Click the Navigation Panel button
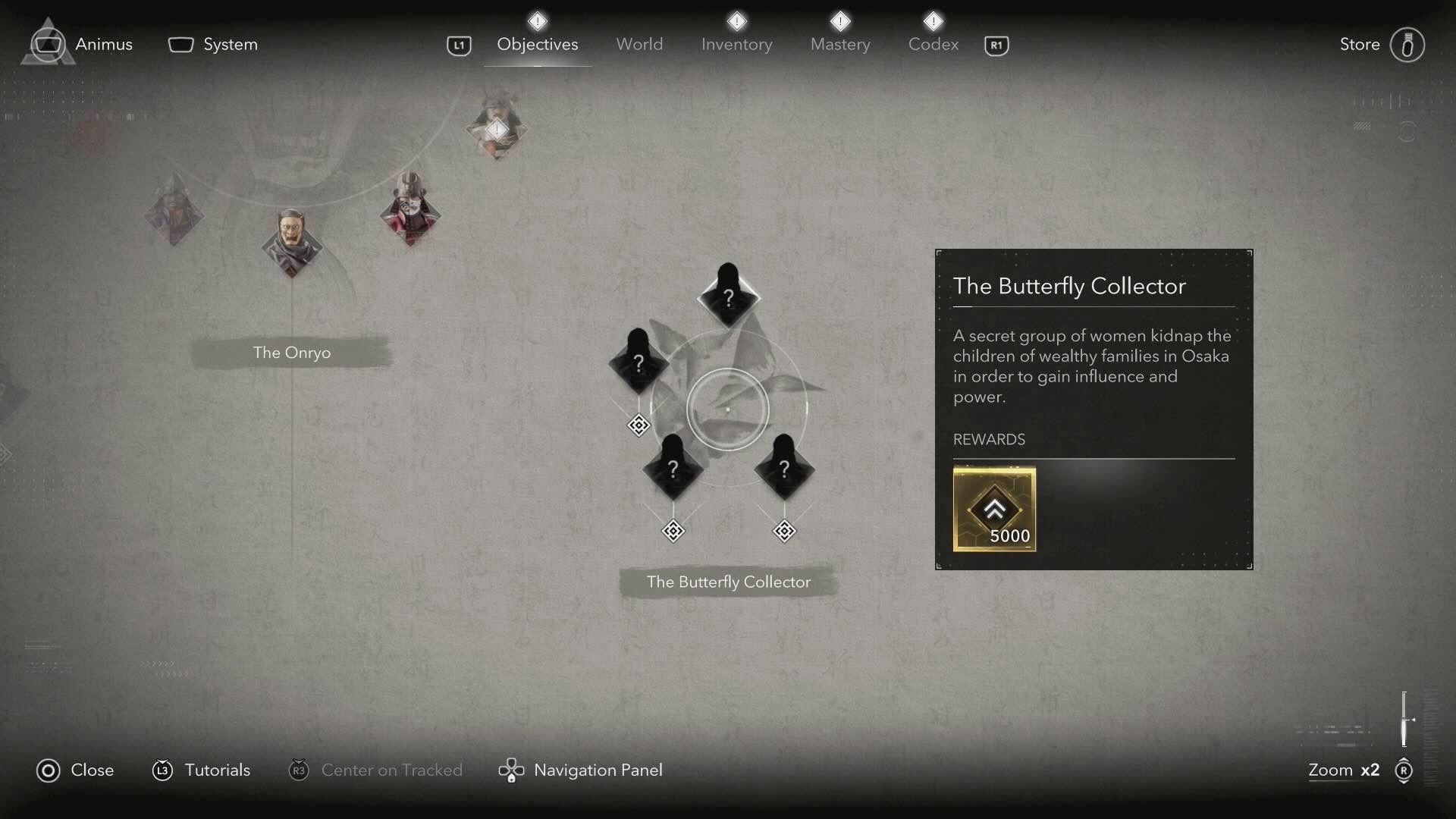 point(598,770)
